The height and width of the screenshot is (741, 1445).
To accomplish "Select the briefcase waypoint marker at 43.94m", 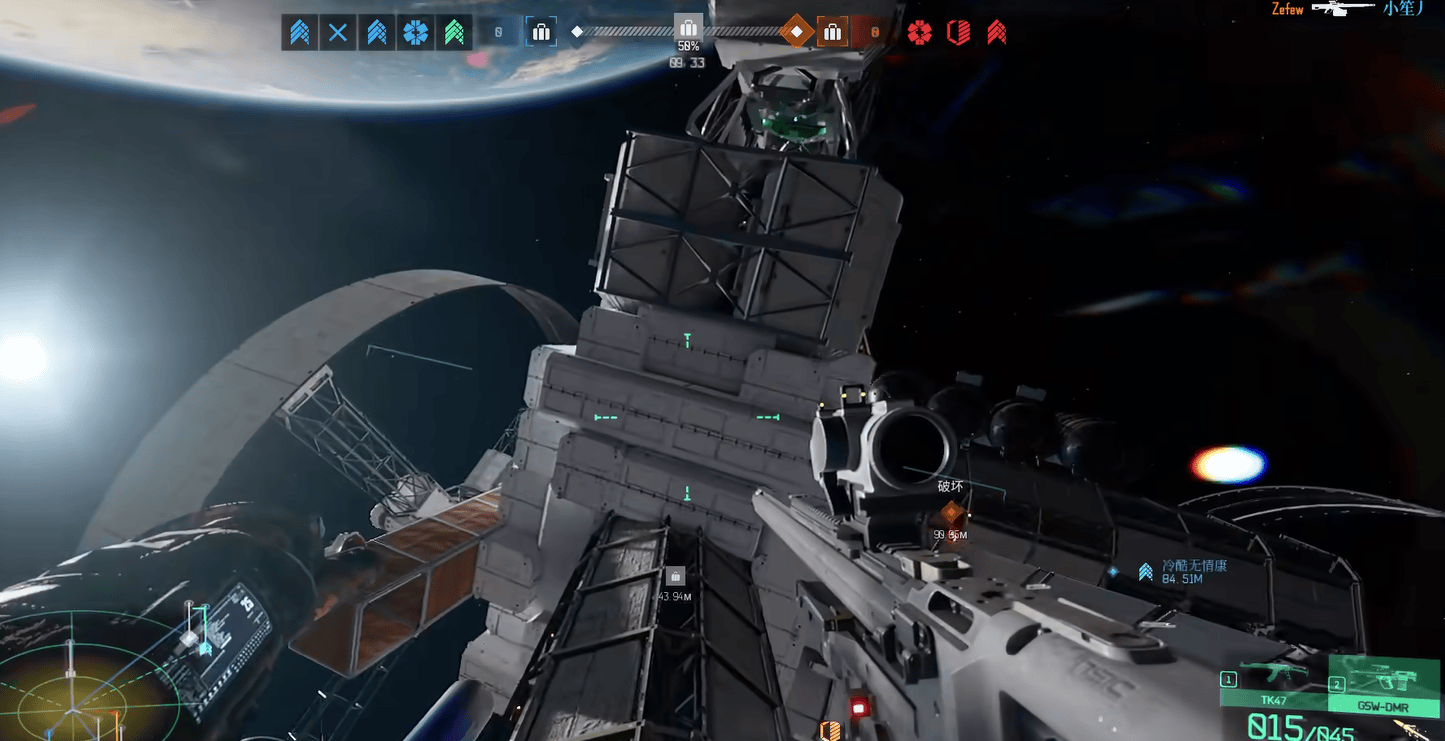I will [x=675, y=577].
